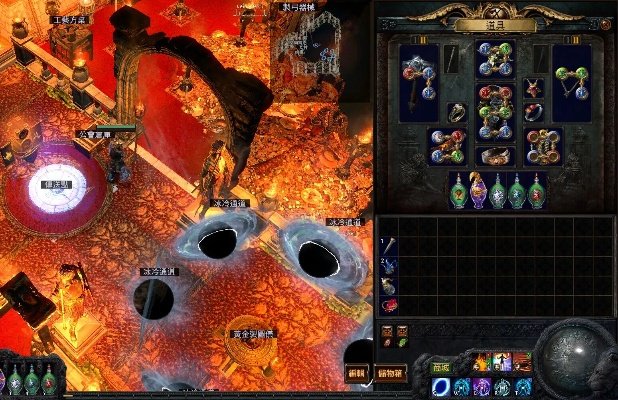Select the equipped boots slot
The height and width of the screenshot is (400, 618).
click(x=543, y=146)
